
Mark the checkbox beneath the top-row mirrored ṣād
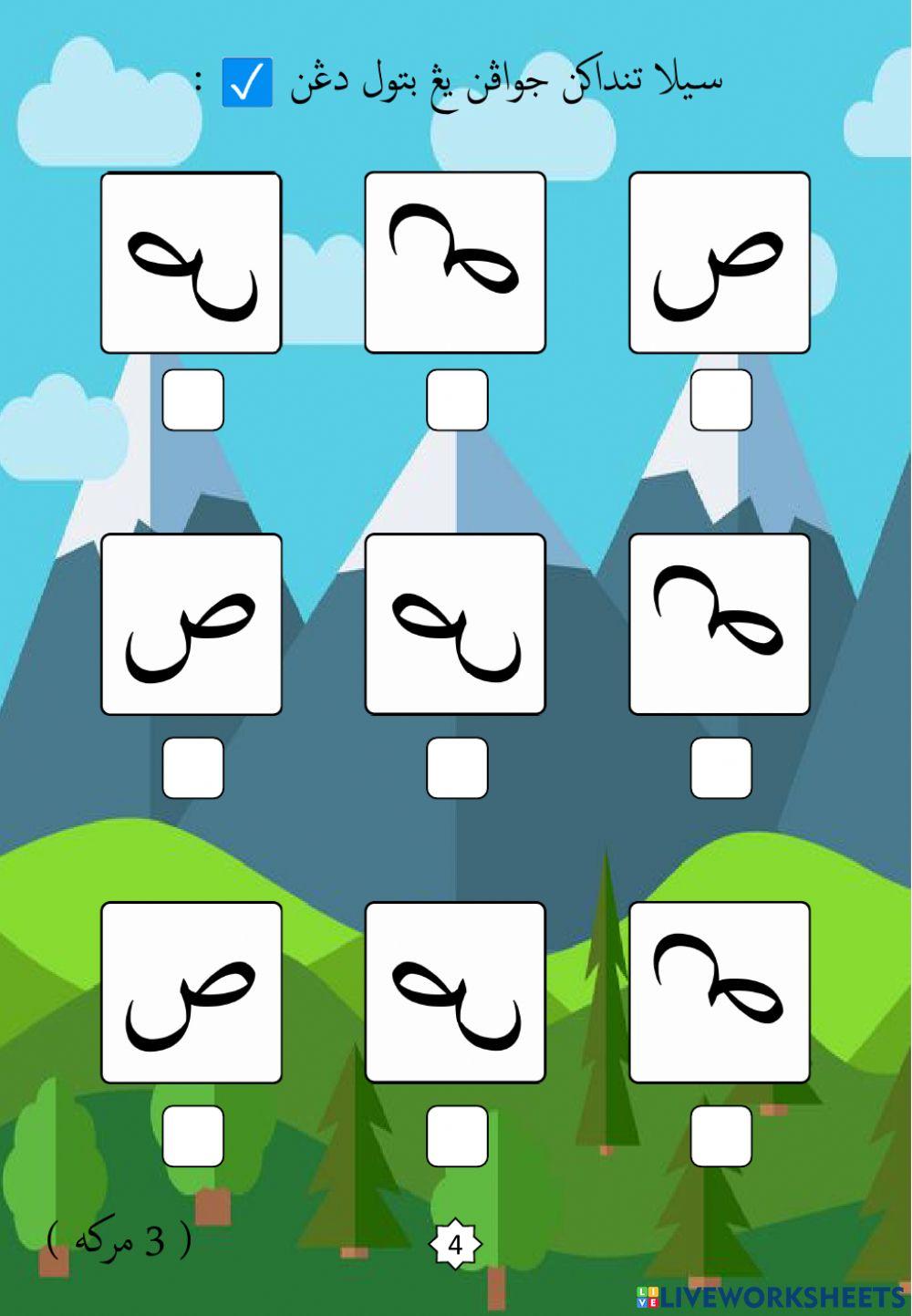point(192,399)
